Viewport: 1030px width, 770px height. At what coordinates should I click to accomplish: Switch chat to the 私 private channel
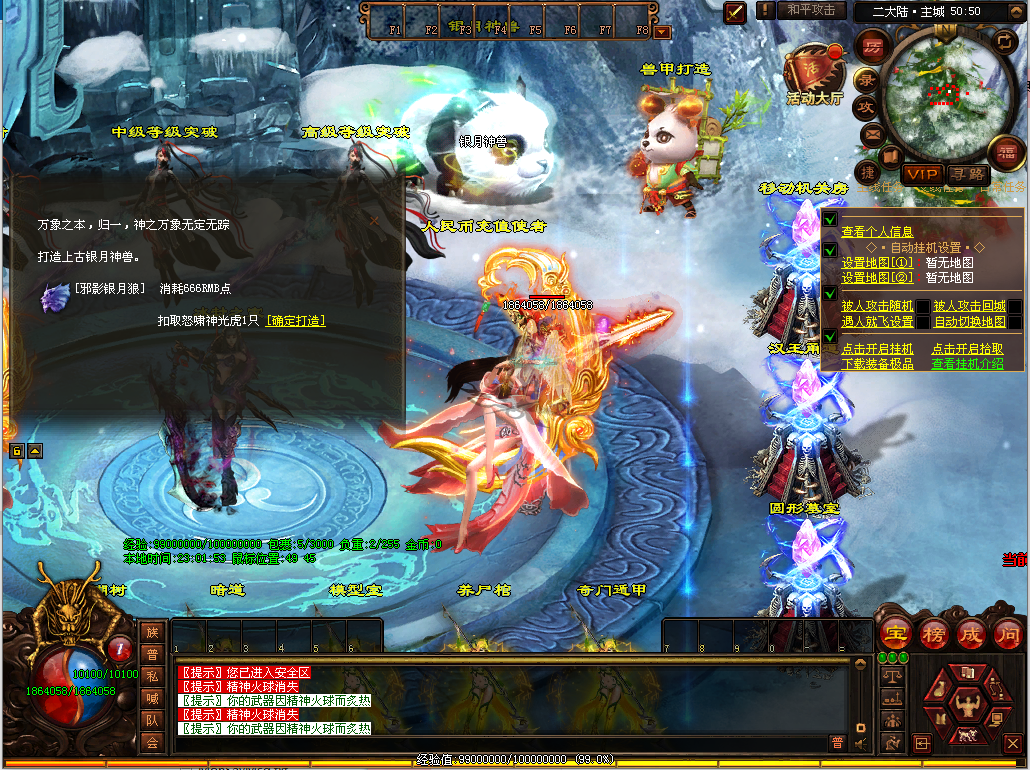click(x=152, y=675)
